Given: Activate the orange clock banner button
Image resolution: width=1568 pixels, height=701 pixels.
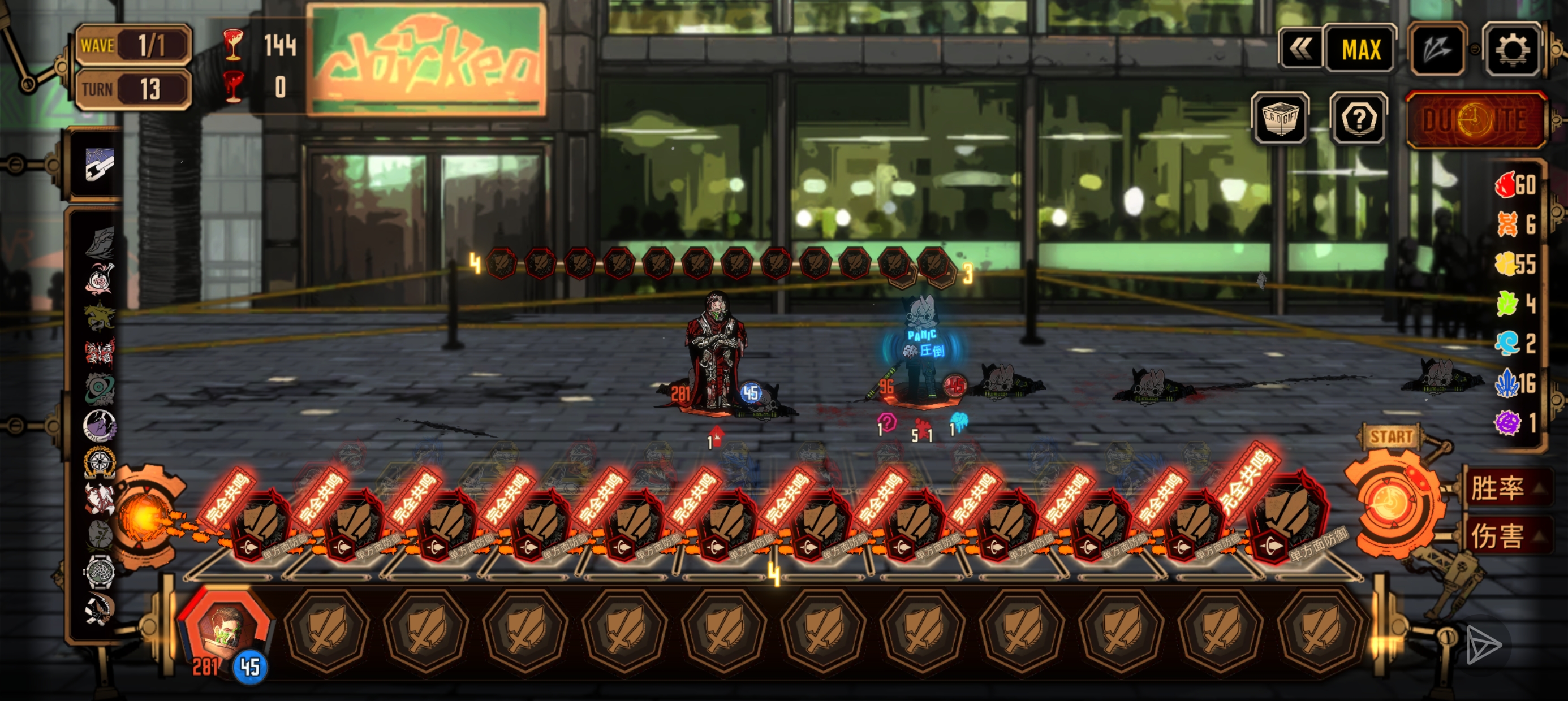Looking at the screenshot, I should [1475, 119].
